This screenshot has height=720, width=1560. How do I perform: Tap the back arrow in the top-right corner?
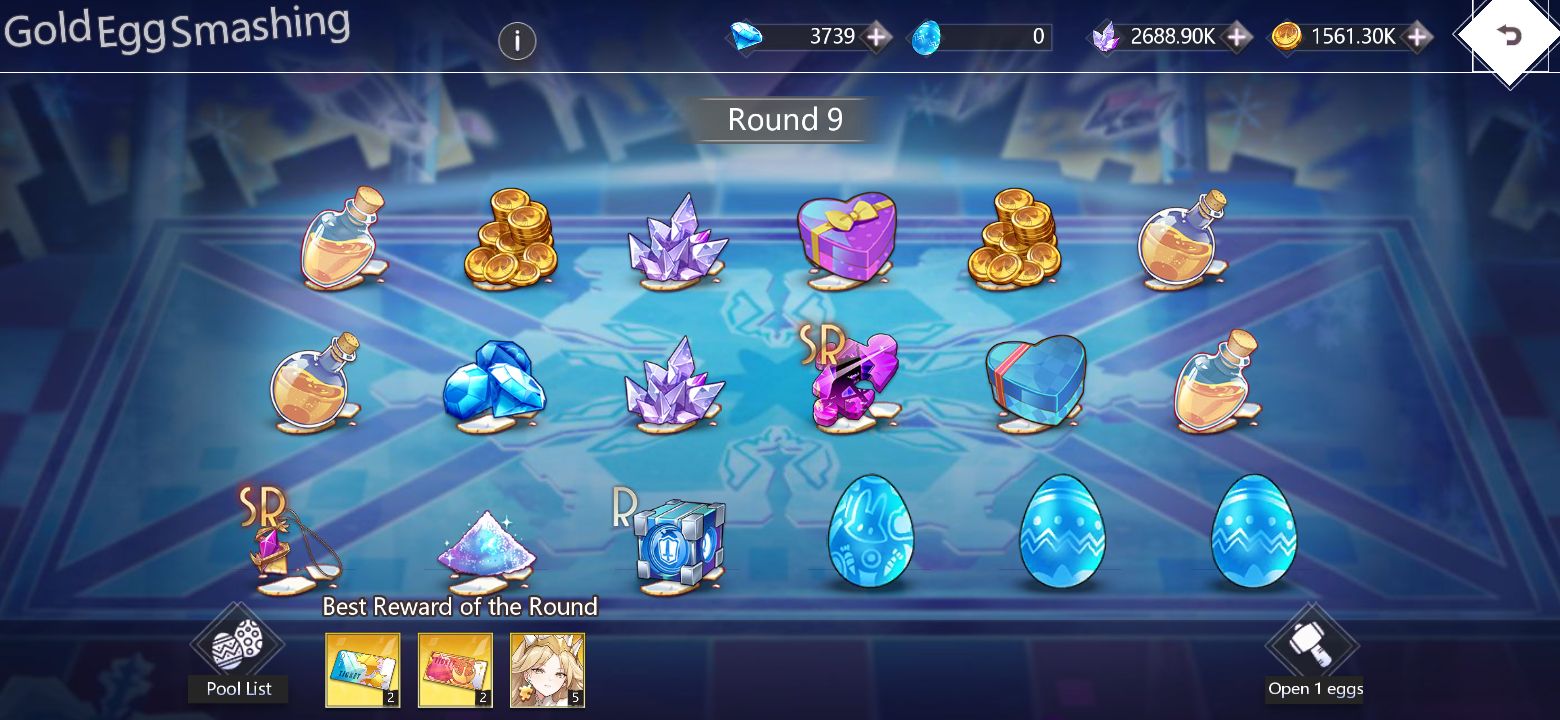point(1509,36)
